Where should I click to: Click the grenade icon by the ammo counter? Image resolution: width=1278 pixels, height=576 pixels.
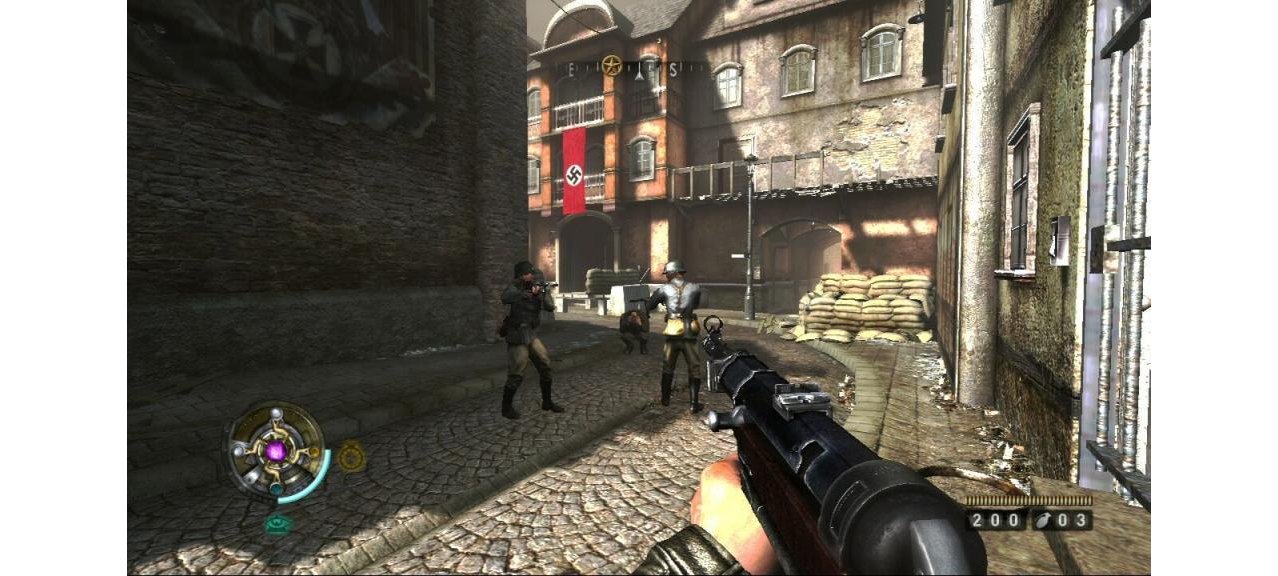pos(1043,520)
